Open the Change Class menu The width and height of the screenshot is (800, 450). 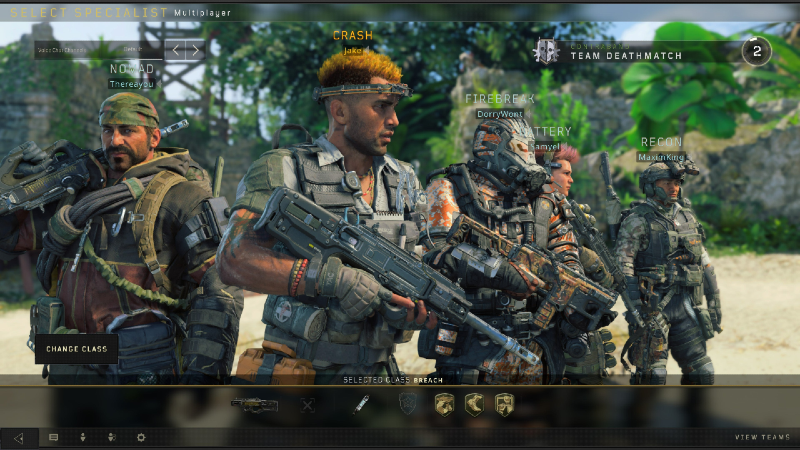[x=77, y=348]
